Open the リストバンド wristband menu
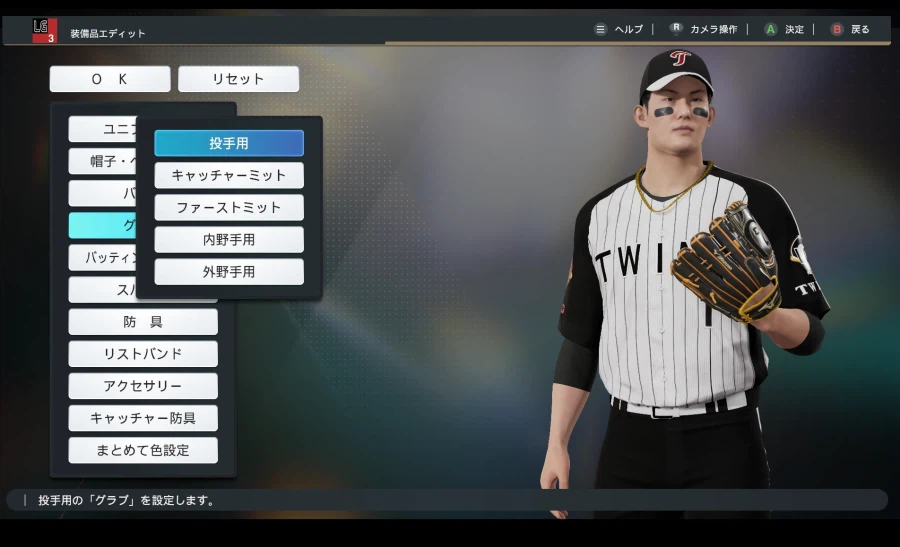 (x=143, y=354)
